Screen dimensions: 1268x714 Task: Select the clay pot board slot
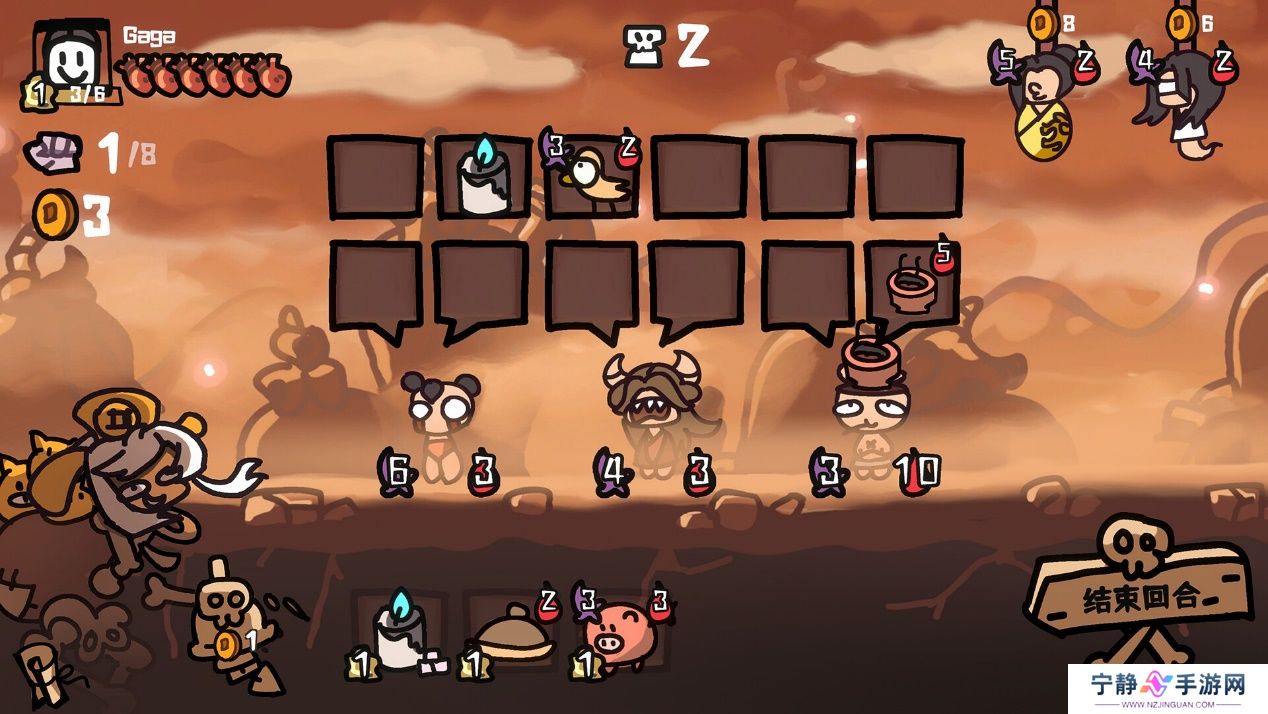[912, 285]
